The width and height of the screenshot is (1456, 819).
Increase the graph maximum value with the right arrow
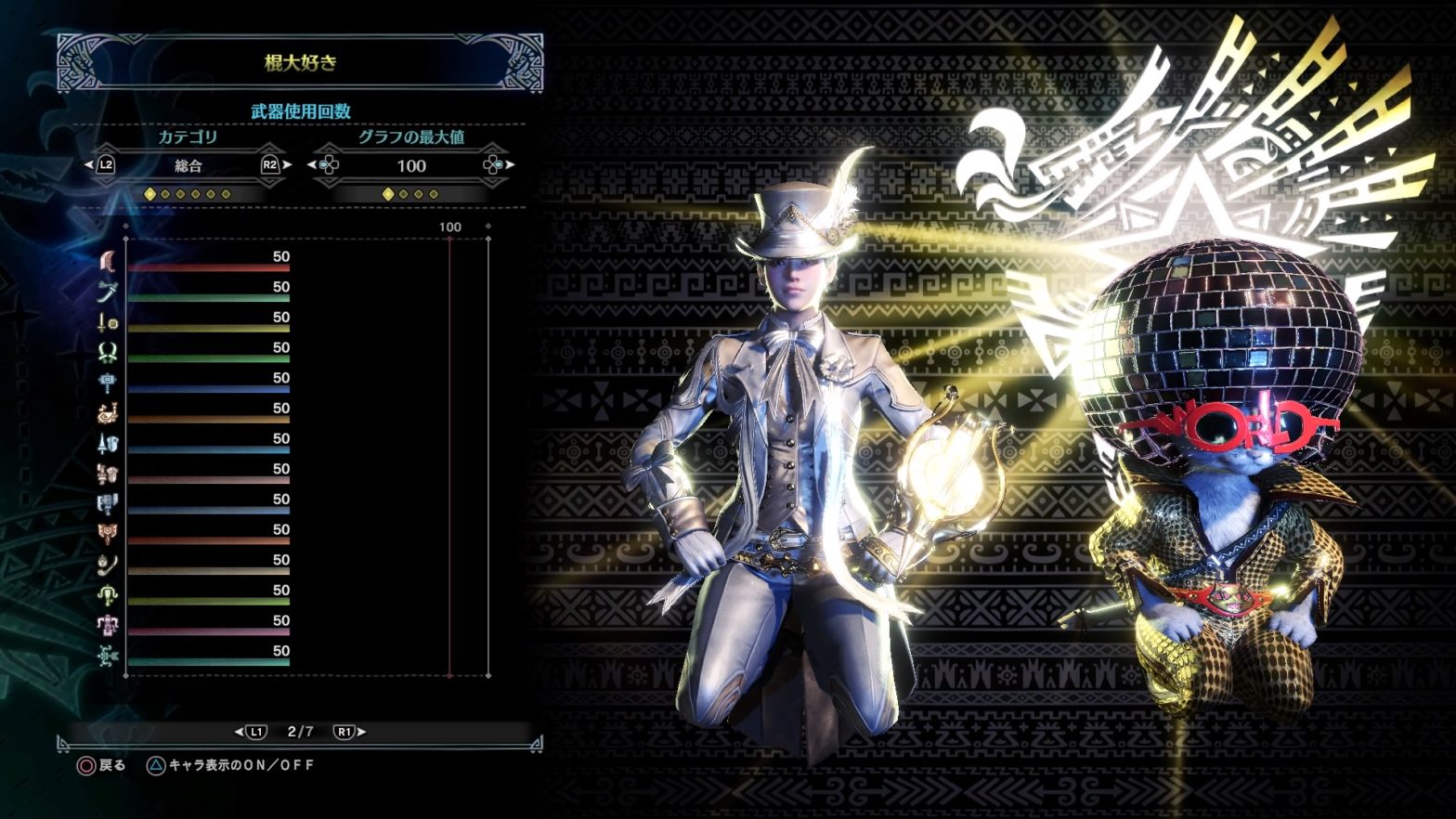[509, 165]
